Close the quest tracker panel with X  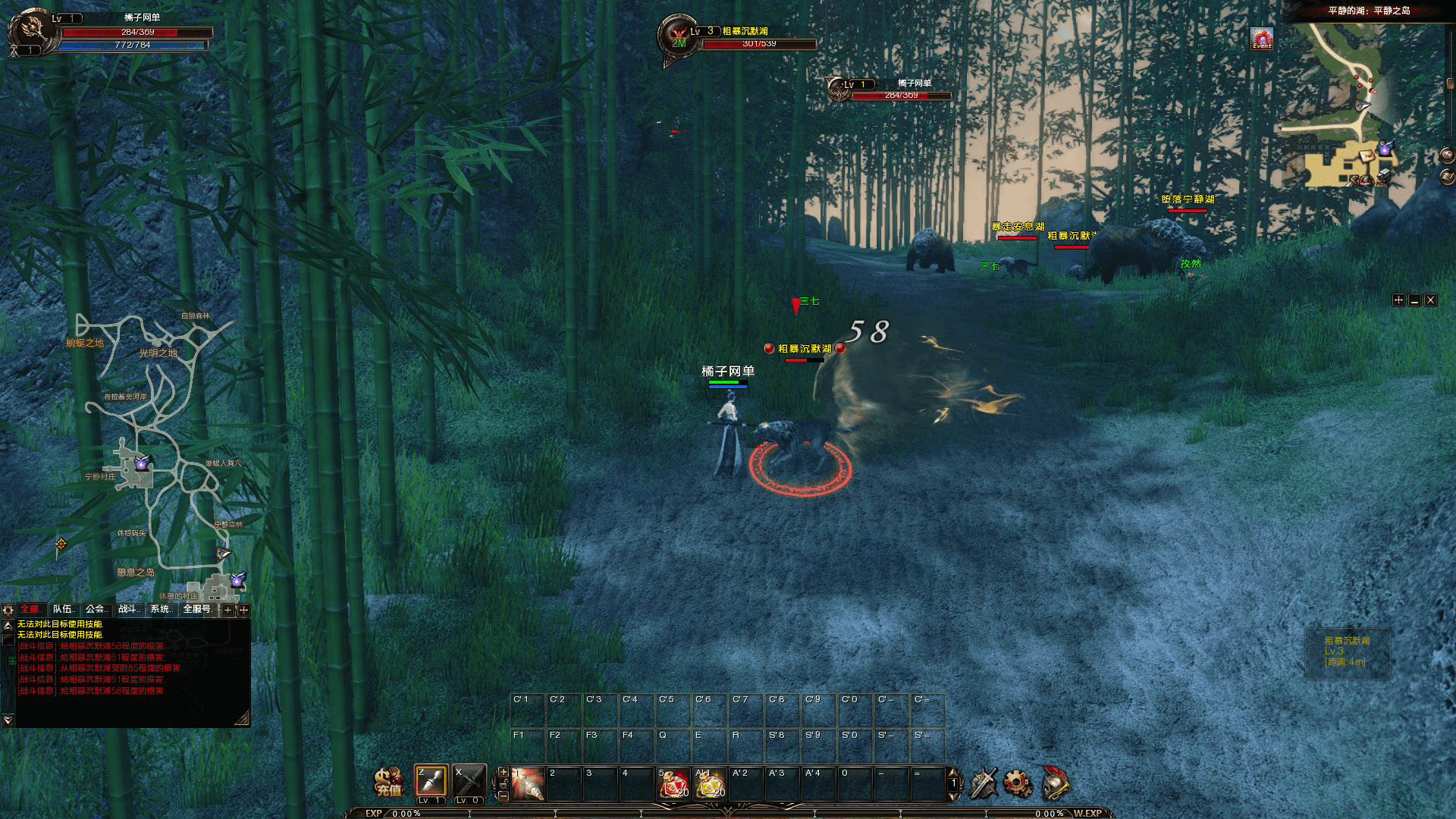coord(1430,300)
